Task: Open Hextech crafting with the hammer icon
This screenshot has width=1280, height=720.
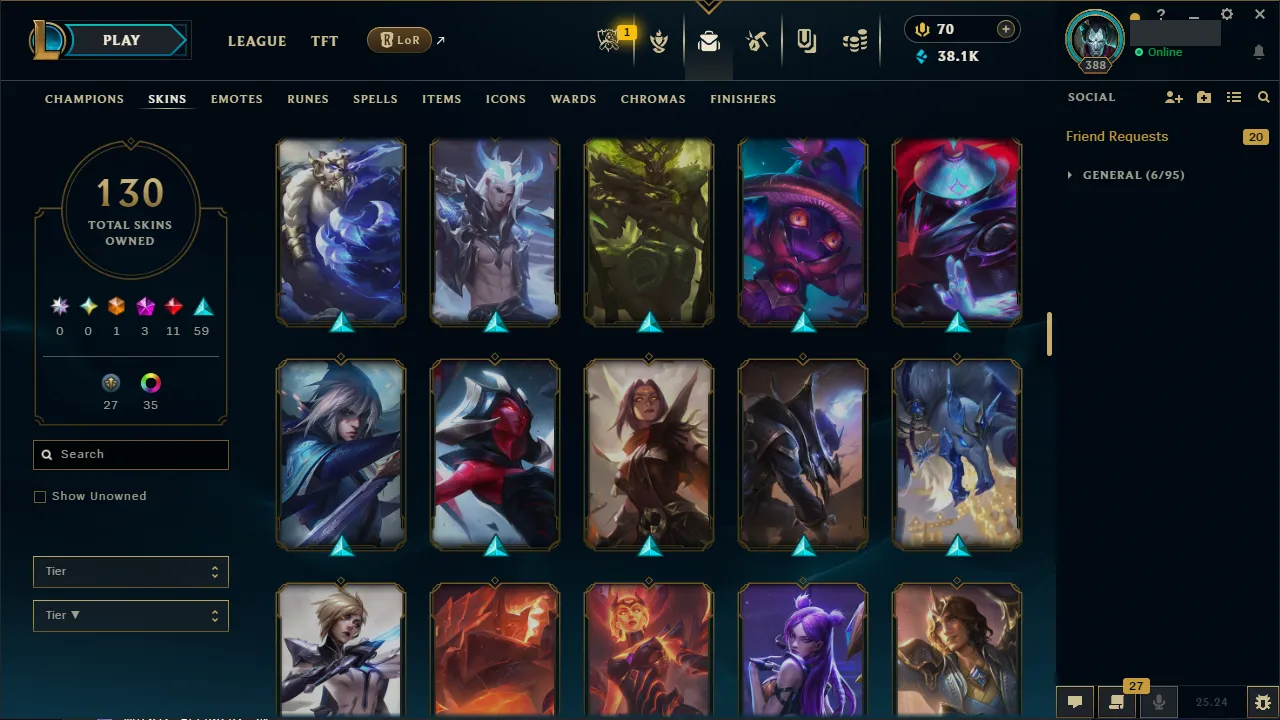Action: click(757, 40)
